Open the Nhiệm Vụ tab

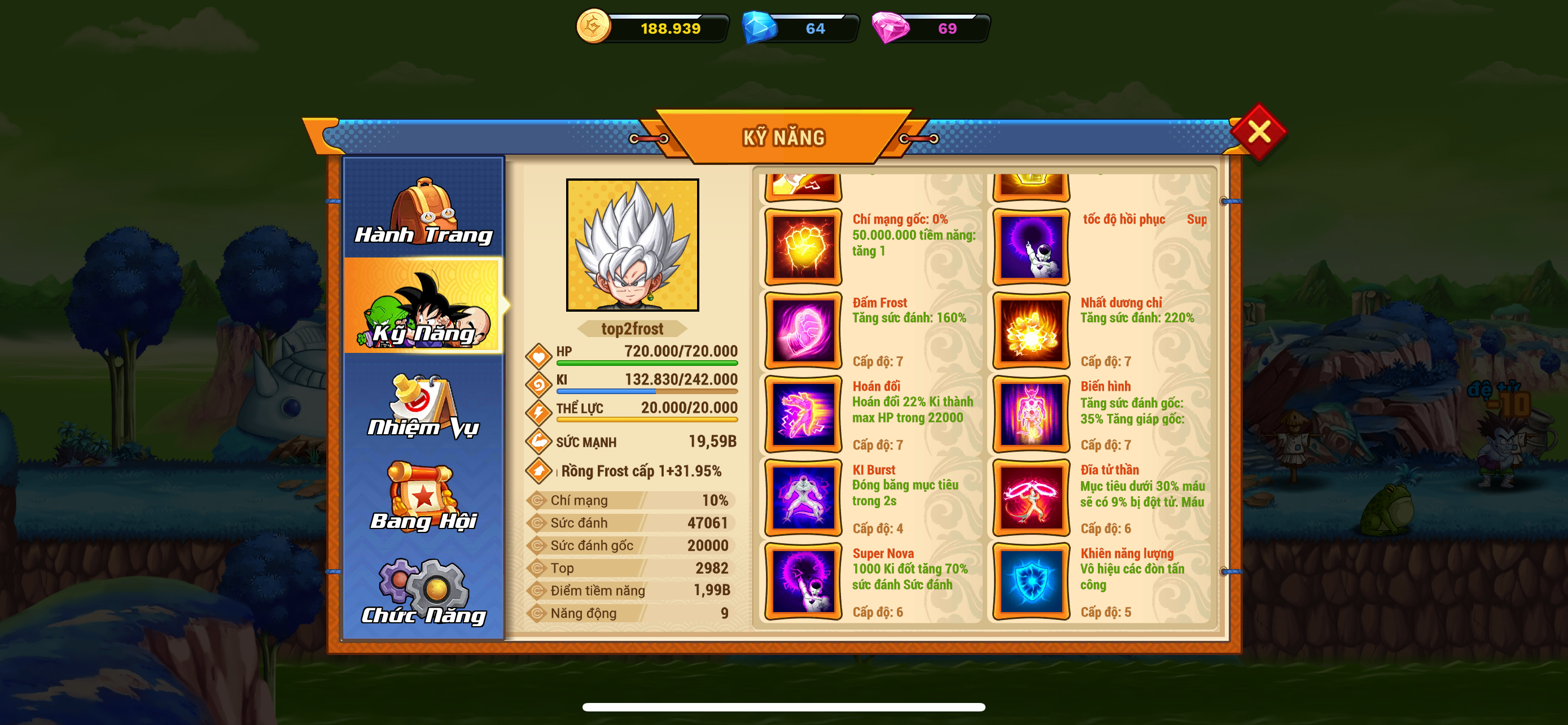pyautogui.click(x=424, y=405)
